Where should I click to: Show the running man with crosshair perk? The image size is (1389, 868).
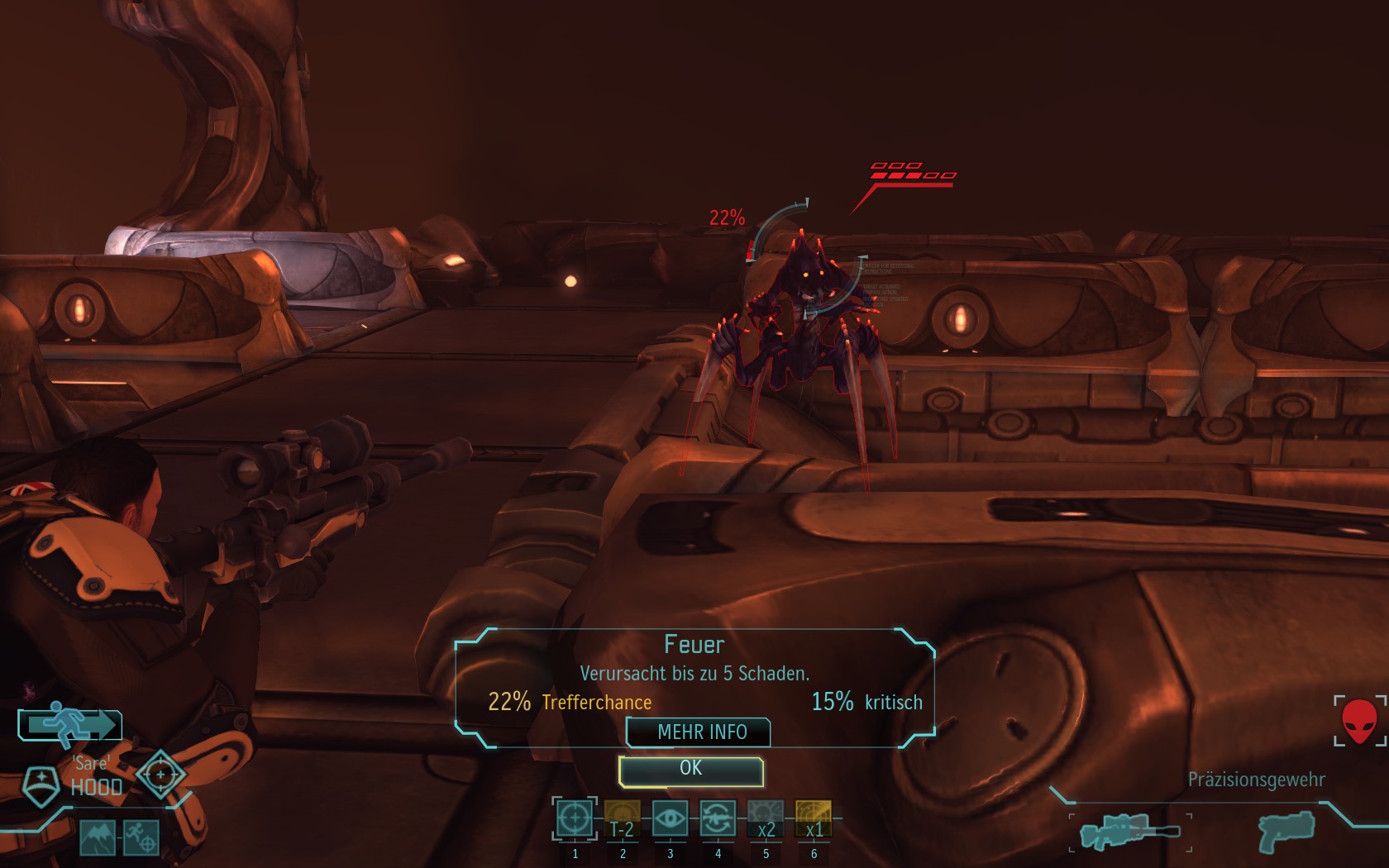[x=141, y=838]
